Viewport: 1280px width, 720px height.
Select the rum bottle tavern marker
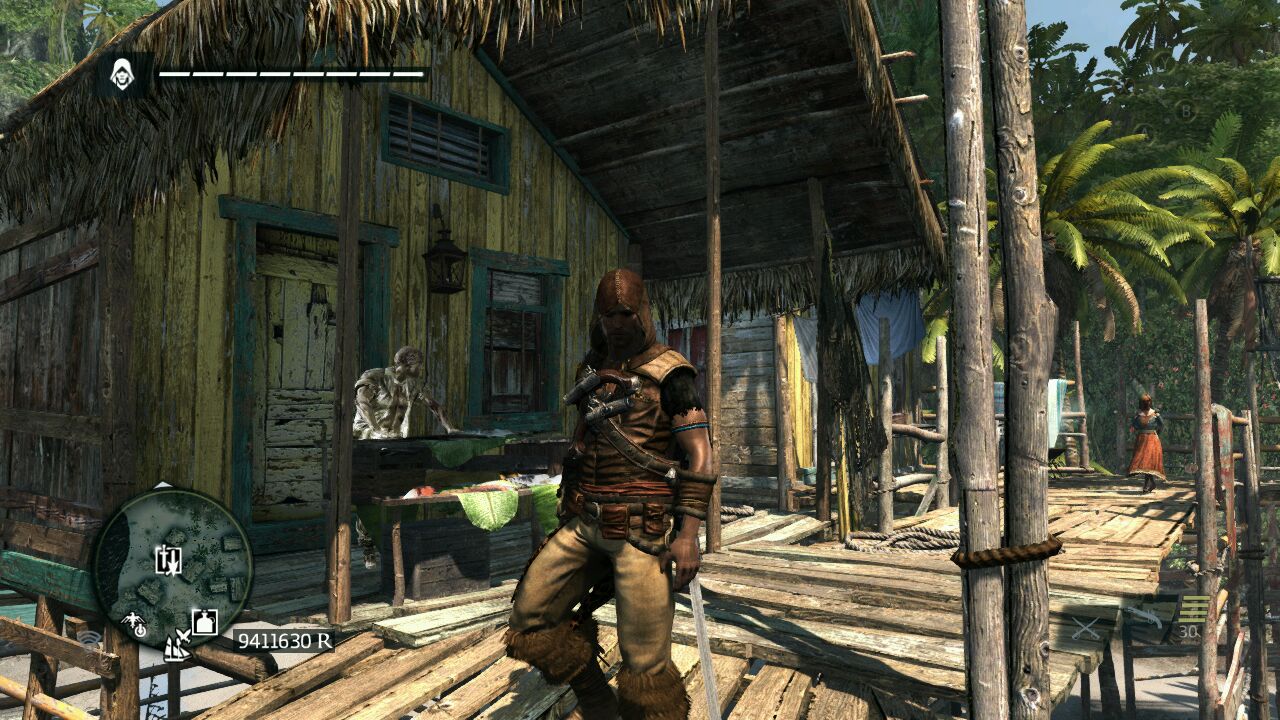(204, 622)
